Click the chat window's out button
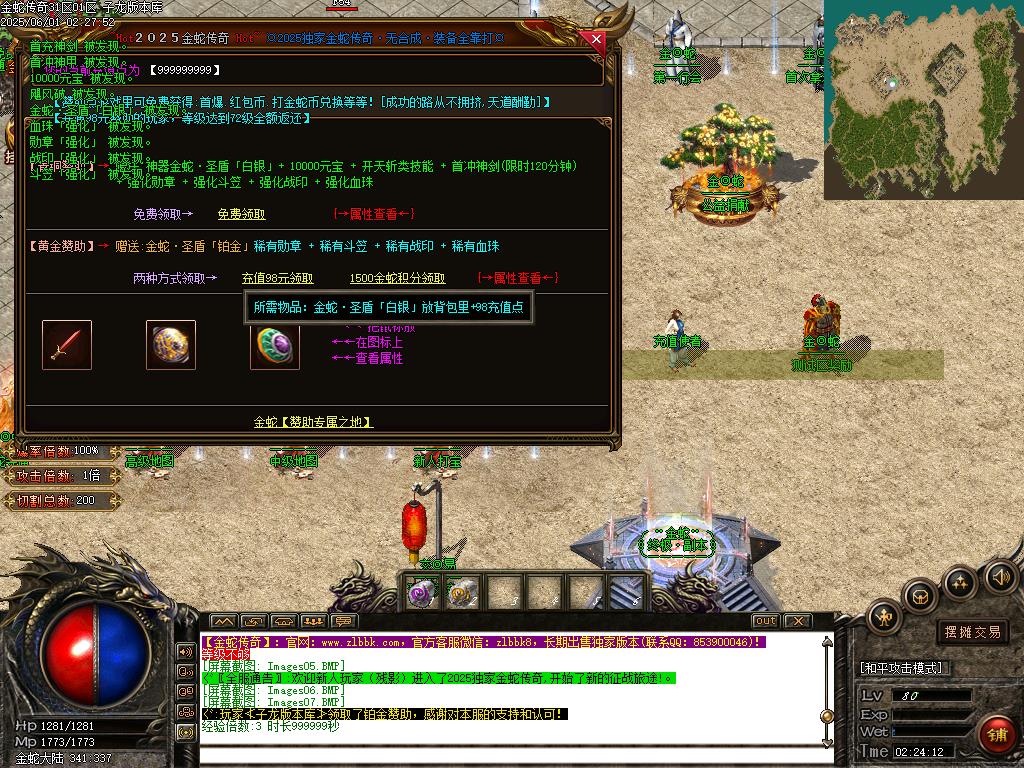 pyautogui.click(x=765, y=621)
